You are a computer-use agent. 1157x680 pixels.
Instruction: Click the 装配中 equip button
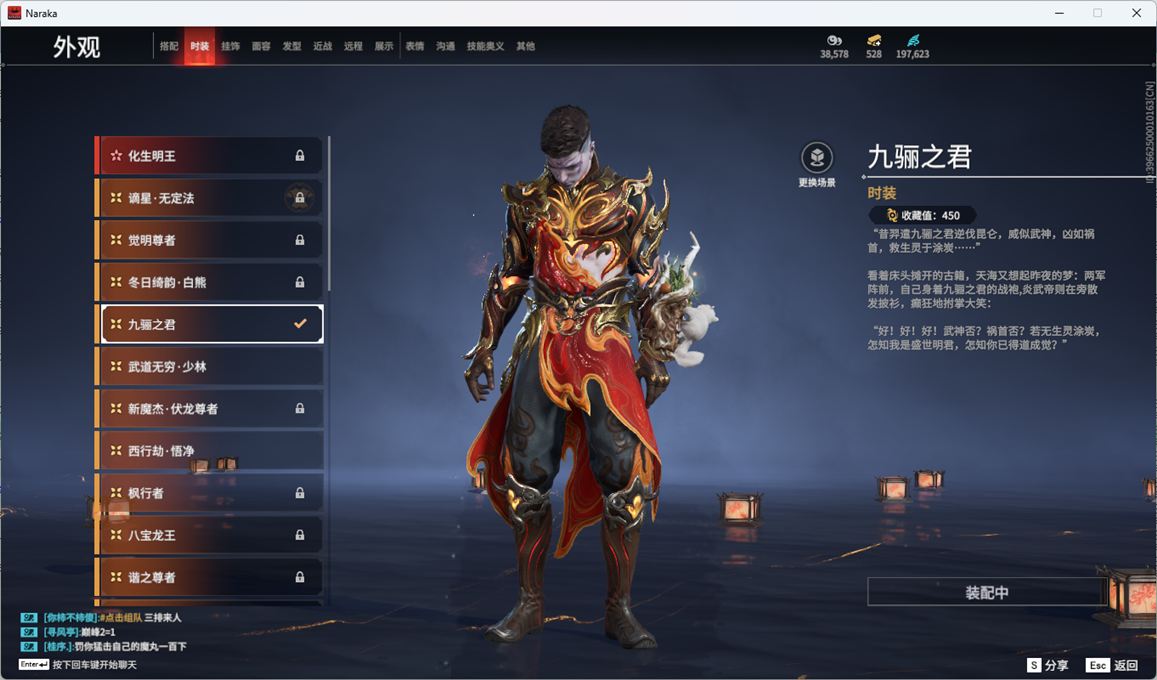tap(986, 592)
